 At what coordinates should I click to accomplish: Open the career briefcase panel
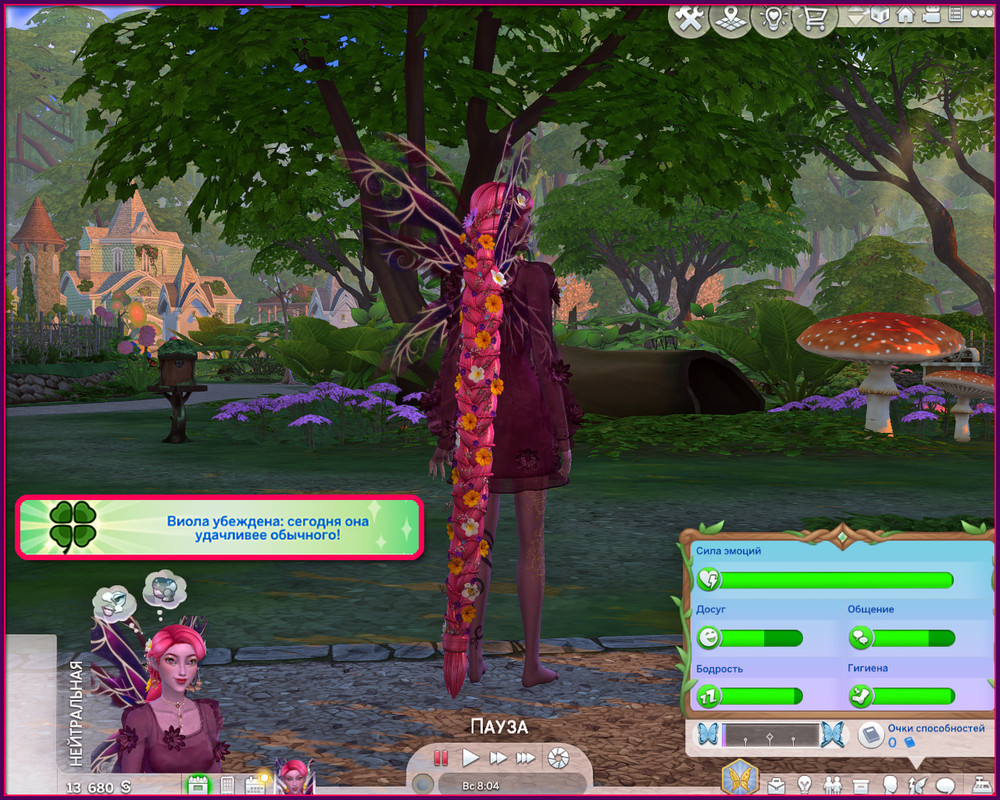777,785
